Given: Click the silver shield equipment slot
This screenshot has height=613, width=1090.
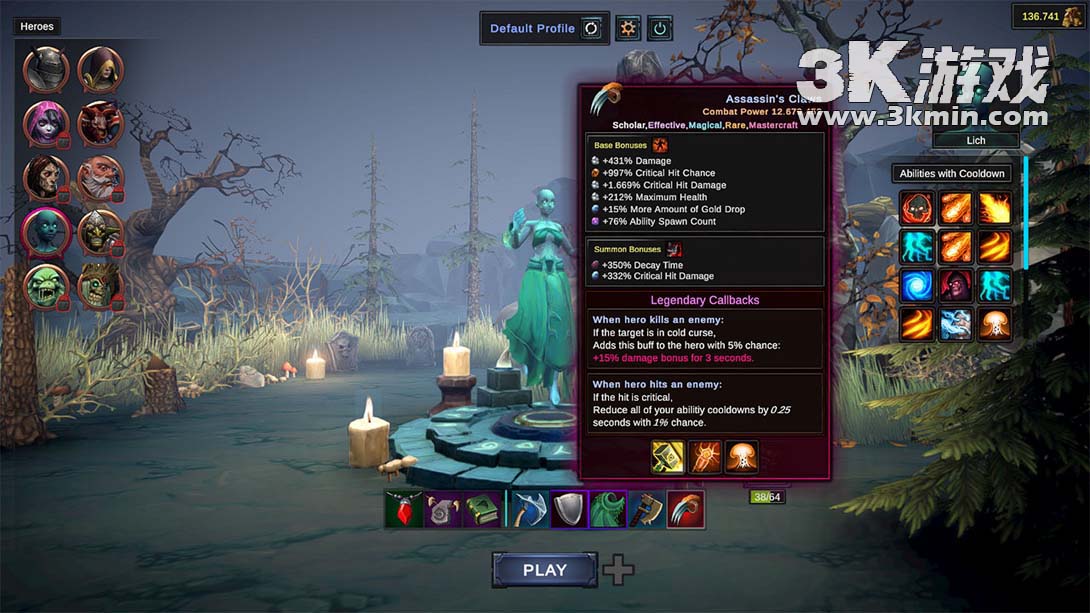Looking at the screenshot, I should point(569,509).
